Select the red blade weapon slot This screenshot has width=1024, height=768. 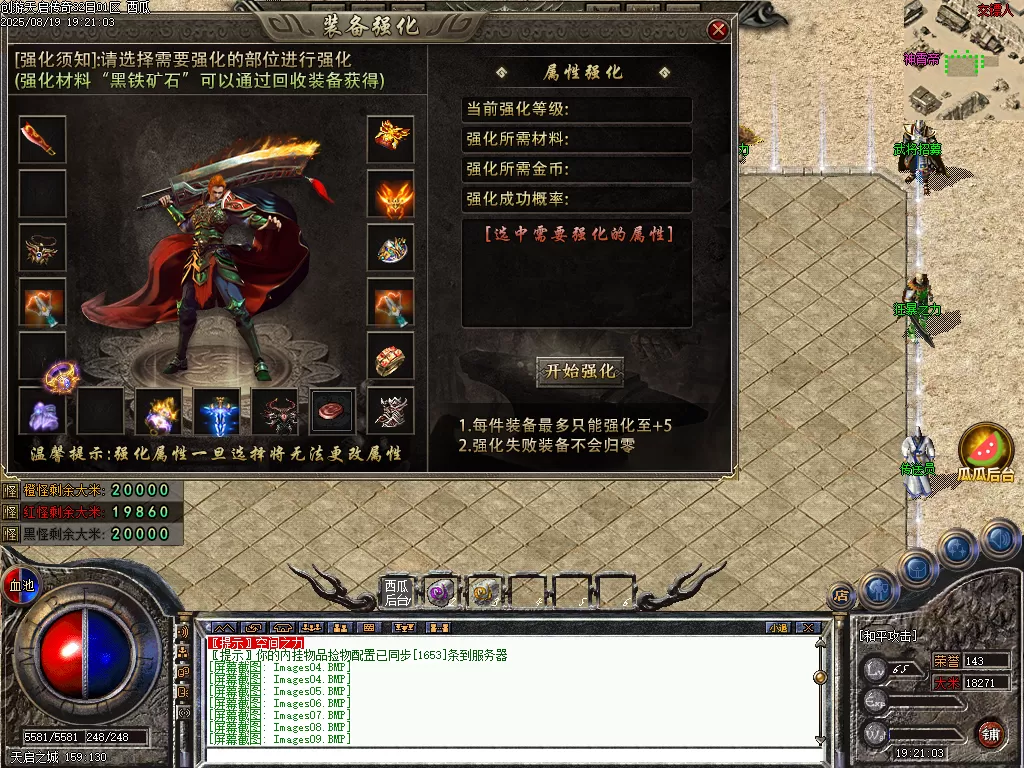pos(42,140)
